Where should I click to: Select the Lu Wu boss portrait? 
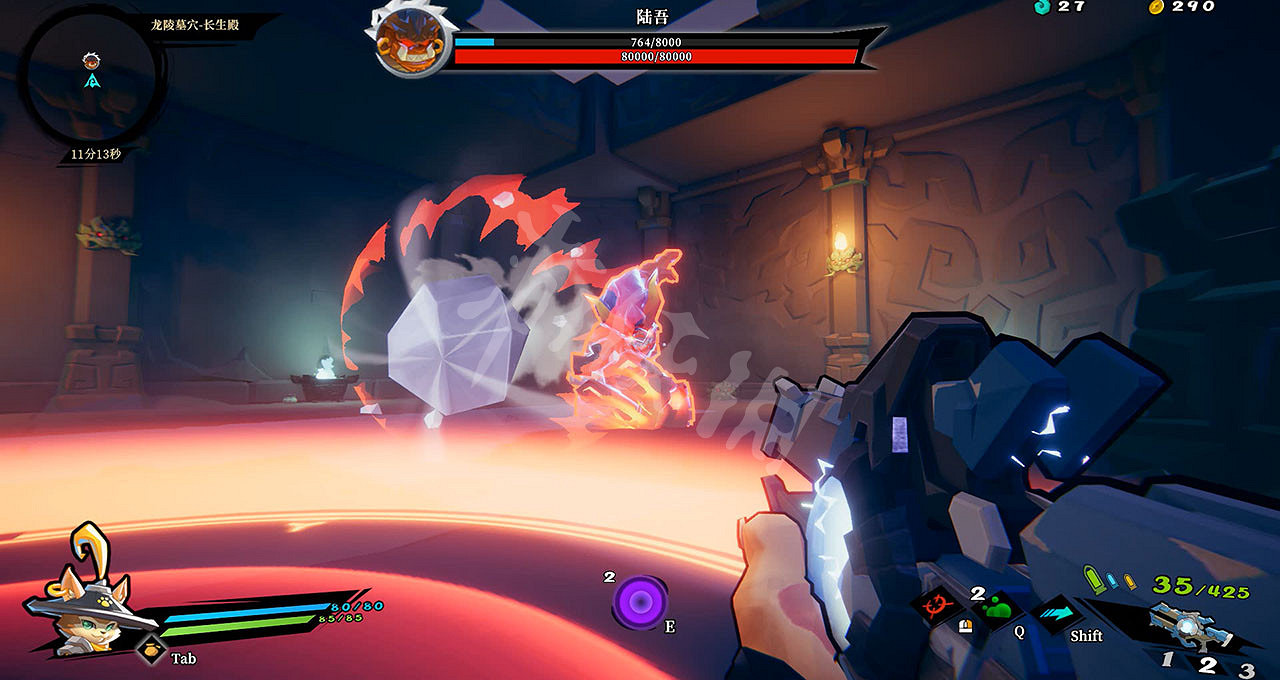(x=411, y=42)
